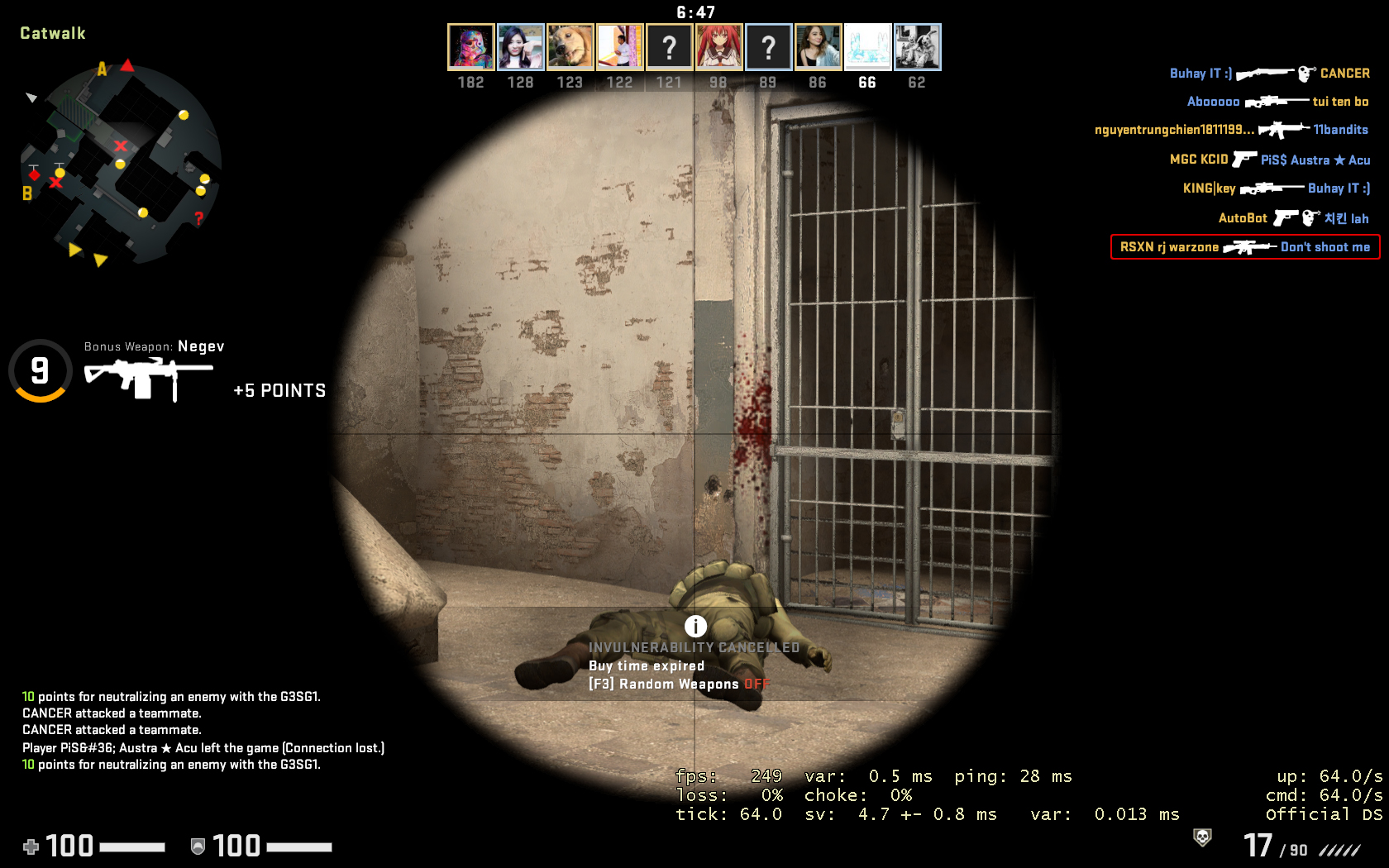The height and width of the screenshot is (868, 1389).
Task: Select the Abooooo kill feed entry
Action: [x=1277, y=102]
